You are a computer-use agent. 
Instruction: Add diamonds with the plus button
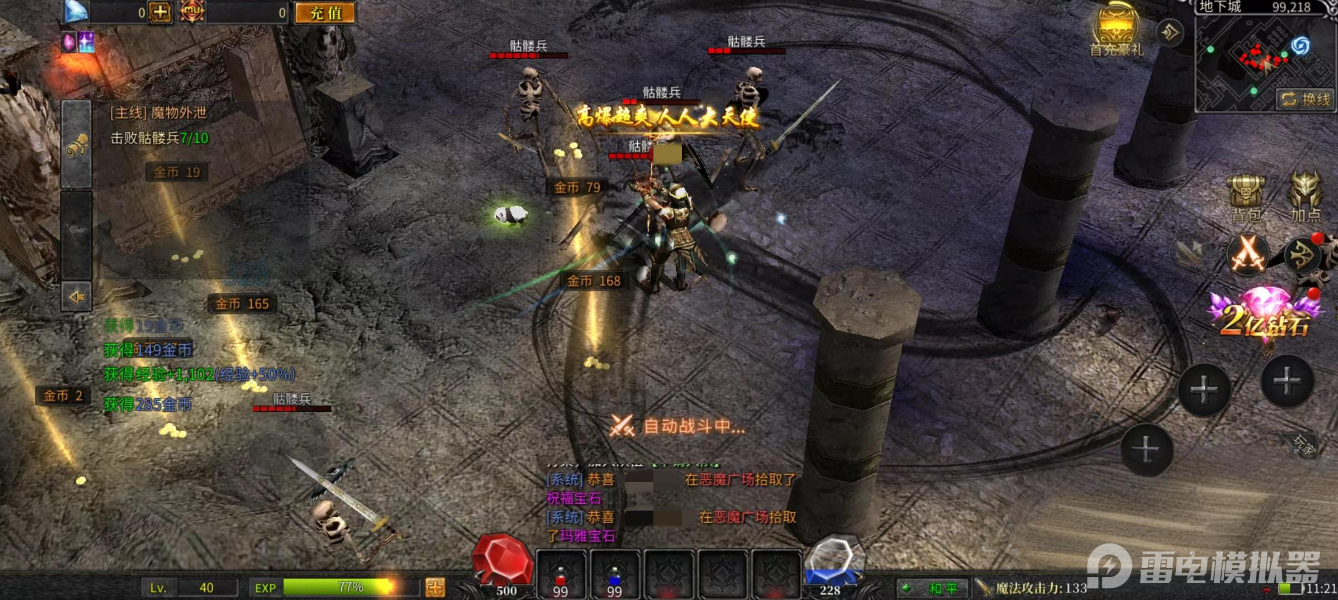tap(160, 13)
